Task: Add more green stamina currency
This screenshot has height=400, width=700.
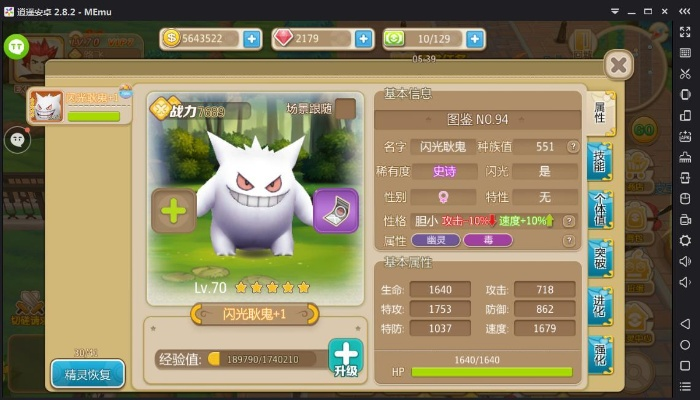Action: tap(475, 39)
